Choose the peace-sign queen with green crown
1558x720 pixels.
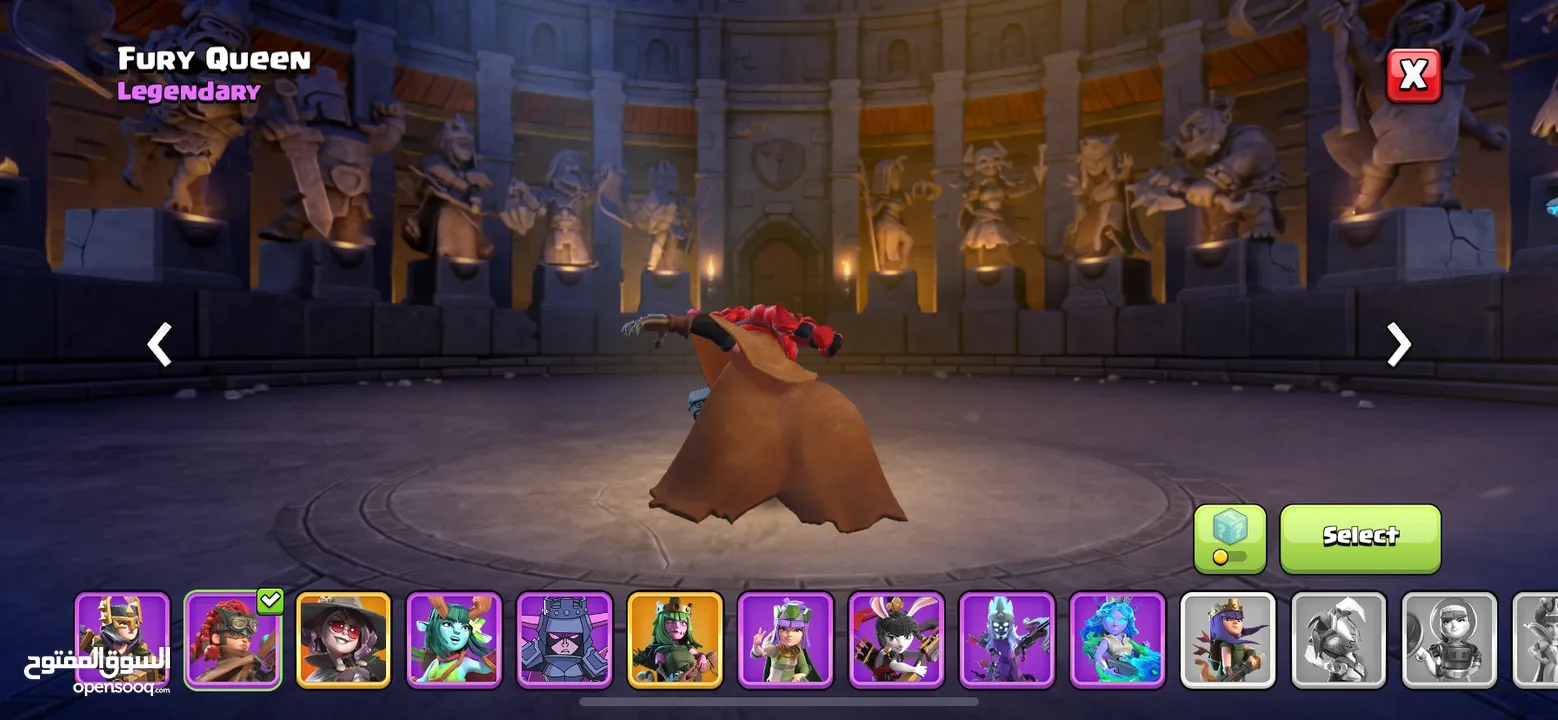[x=785, y=640]
